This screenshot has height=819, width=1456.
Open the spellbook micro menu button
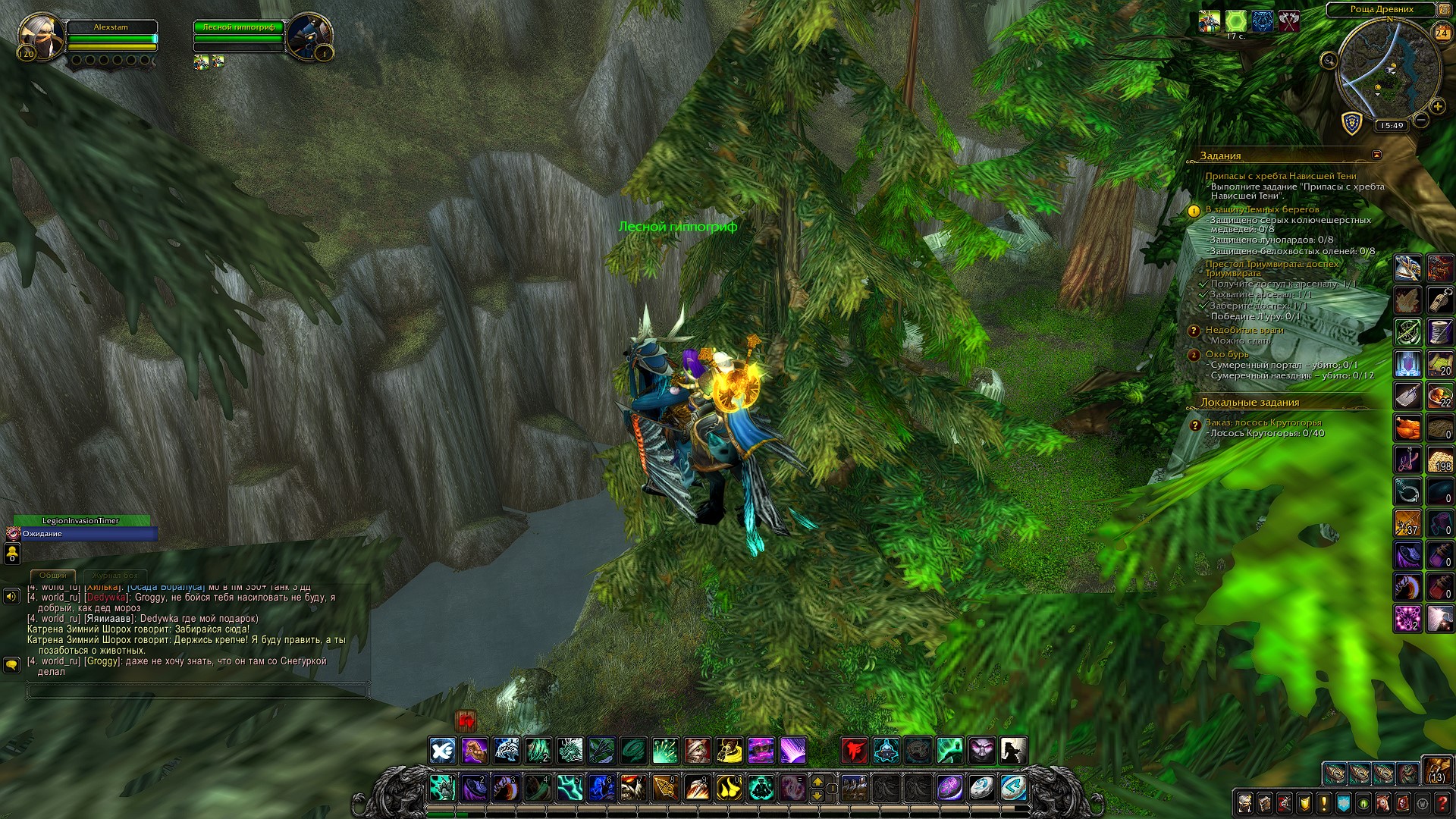click(1264, 803)
